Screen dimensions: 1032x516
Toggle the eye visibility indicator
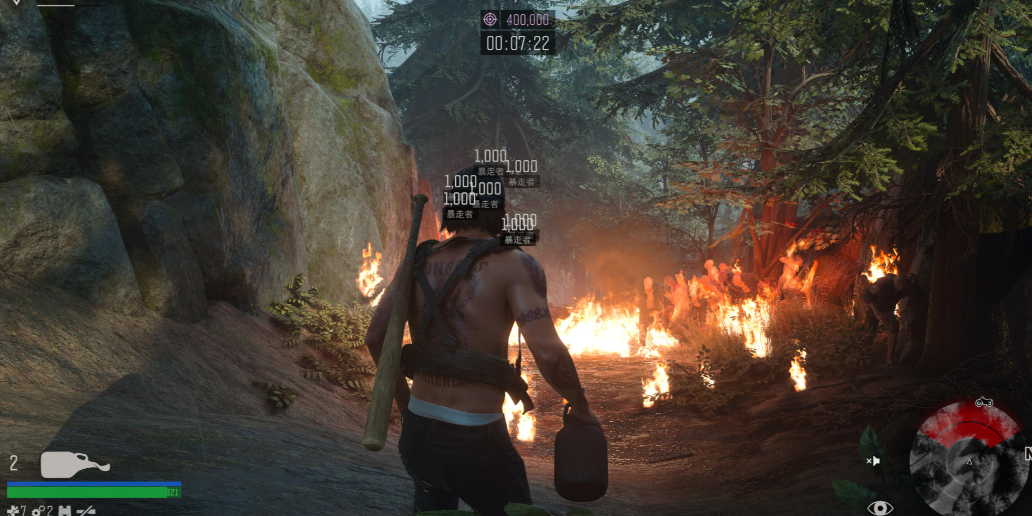[880, 508]
